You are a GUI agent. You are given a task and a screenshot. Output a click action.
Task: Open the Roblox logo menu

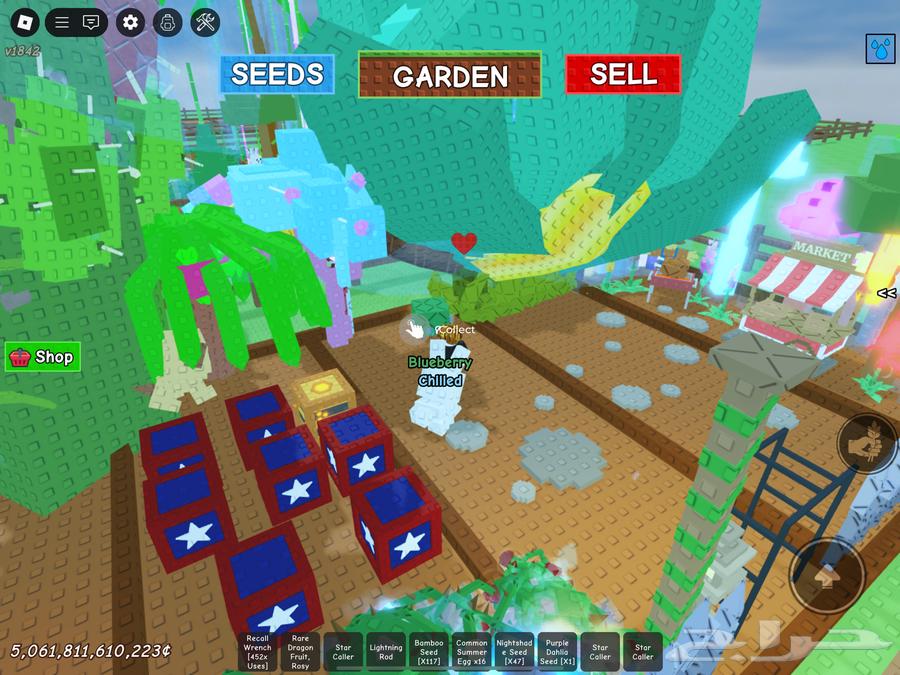23,22
